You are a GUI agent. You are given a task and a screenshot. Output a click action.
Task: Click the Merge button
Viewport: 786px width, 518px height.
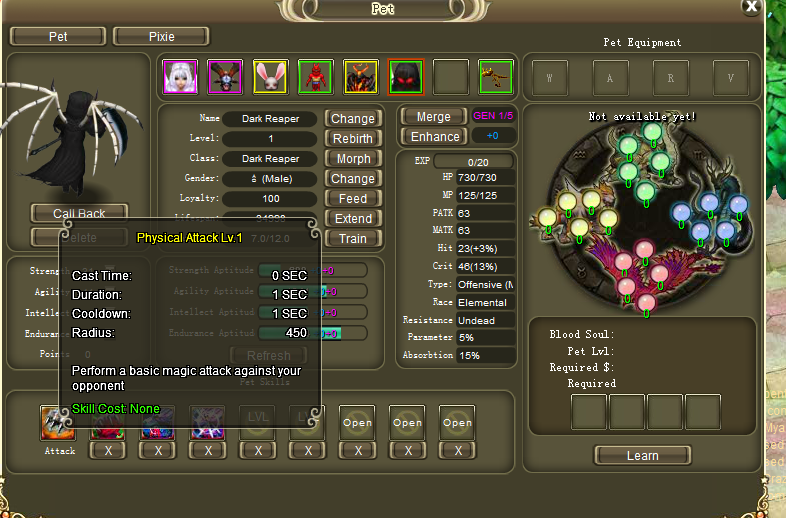click(x=433, y=116)
